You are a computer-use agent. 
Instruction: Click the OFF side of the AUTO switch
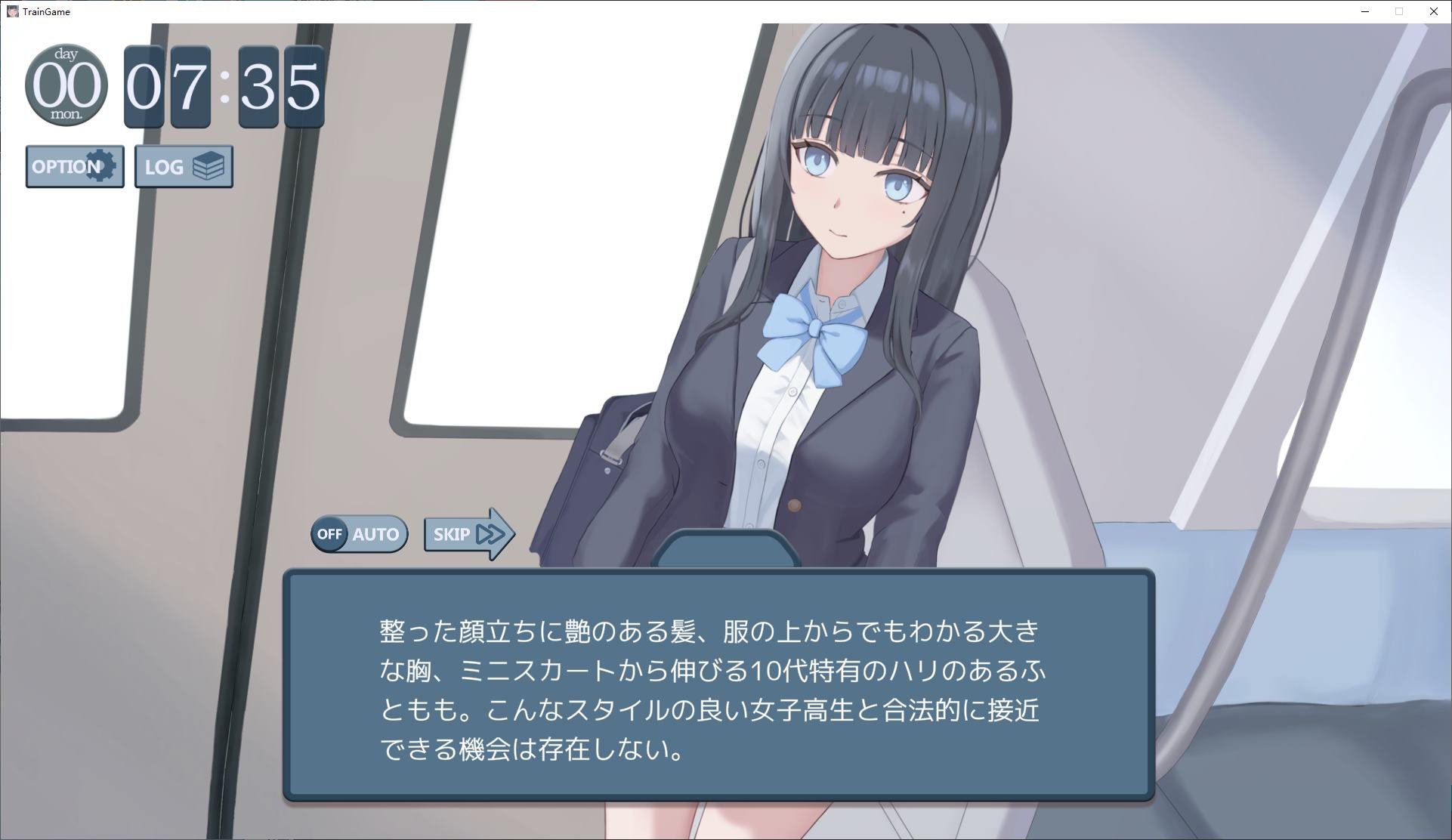coord(330,534)
